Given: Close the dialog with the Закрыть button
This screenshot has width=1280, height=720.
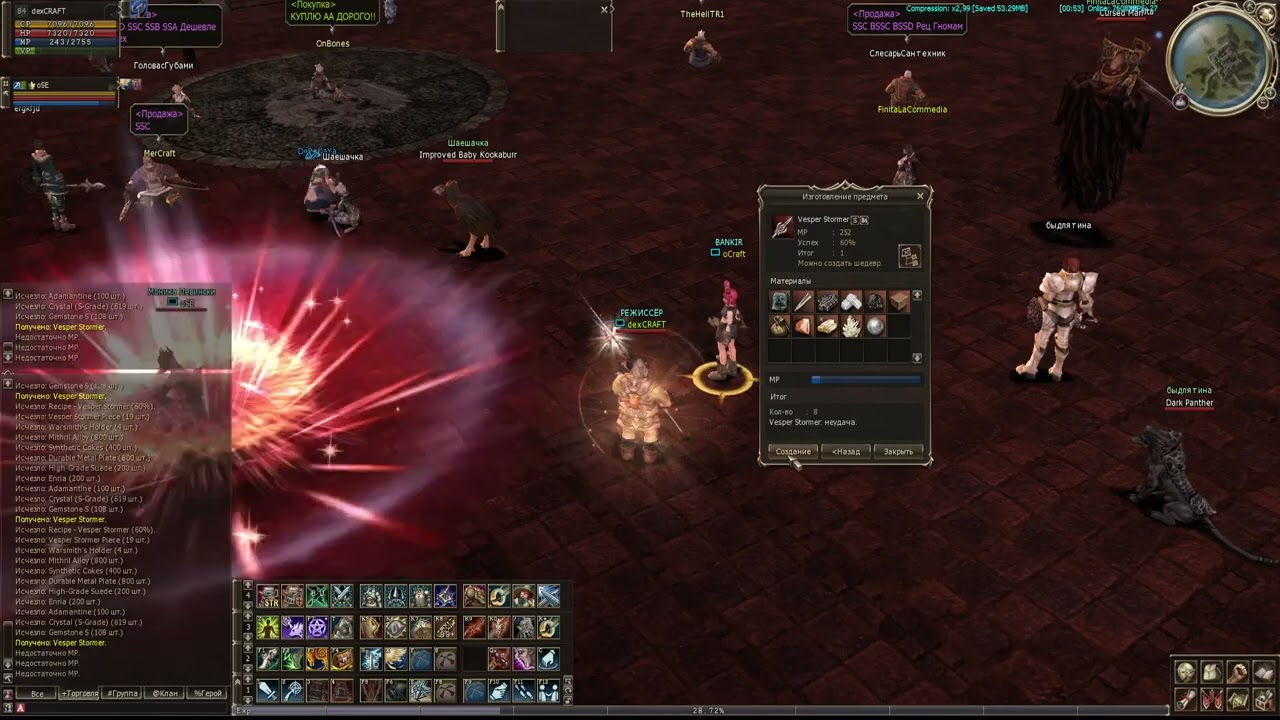Looking at the screenshot, I should click(898, 452).
